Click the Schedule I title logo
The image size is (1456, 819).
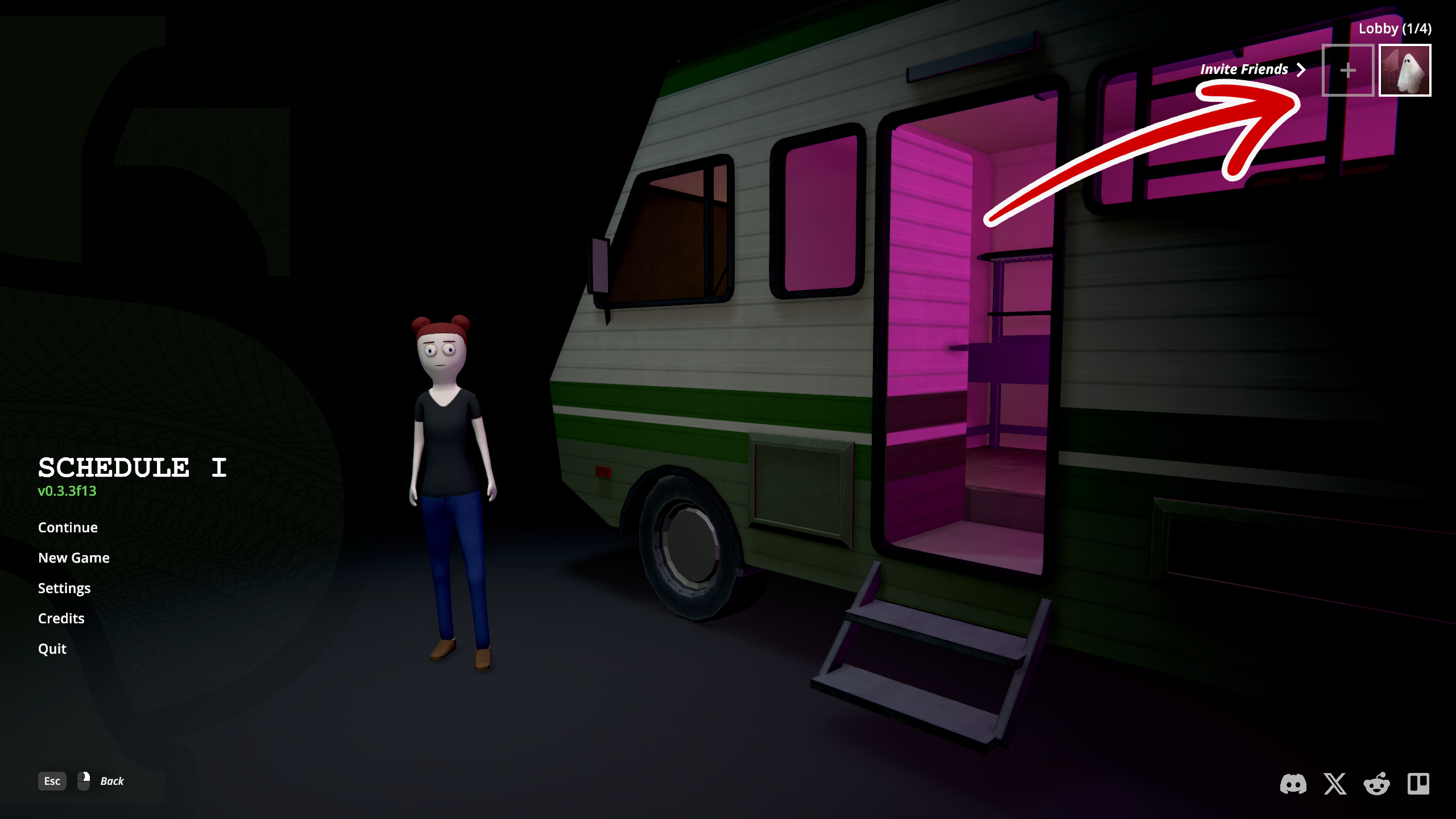click(131, 468)
